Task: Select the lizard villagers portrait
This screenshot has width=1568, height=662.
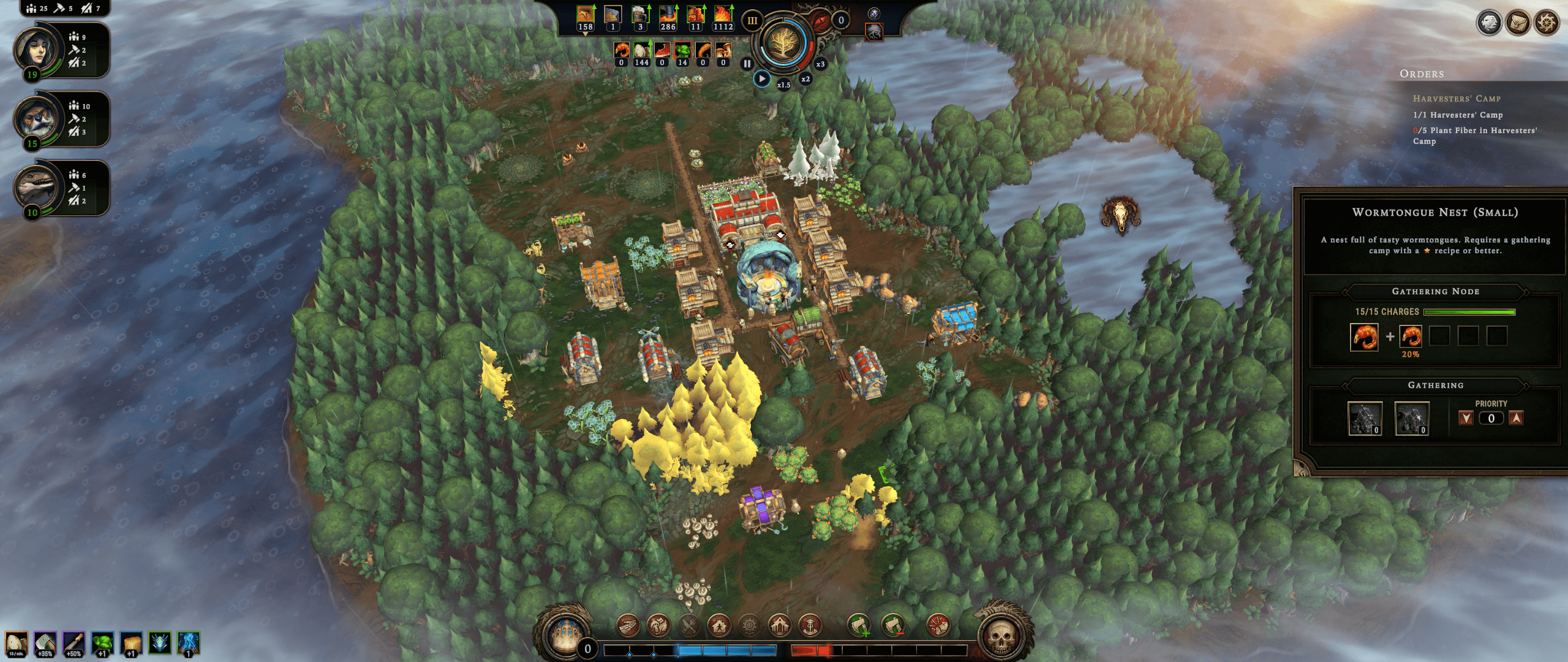Action: pyautogui.click(x=38, y=188)
